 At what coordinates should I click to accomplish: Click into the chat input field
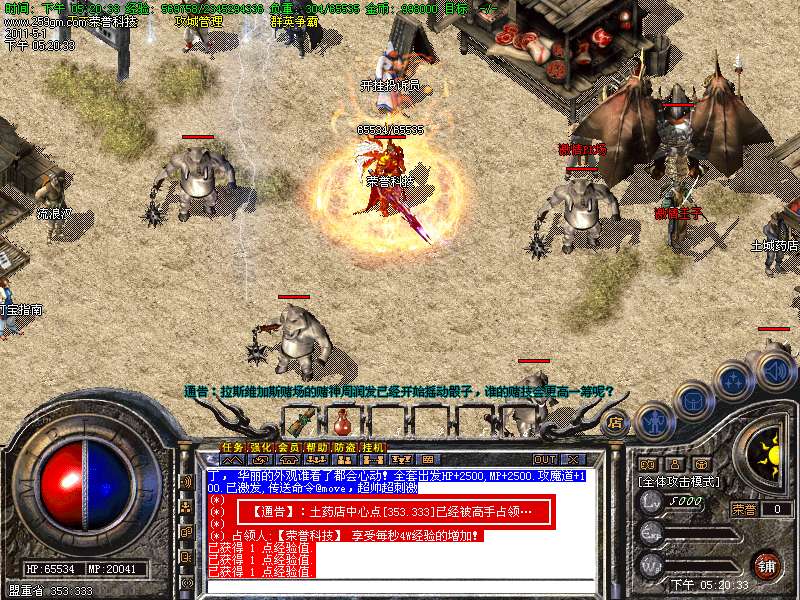(400, 587)
